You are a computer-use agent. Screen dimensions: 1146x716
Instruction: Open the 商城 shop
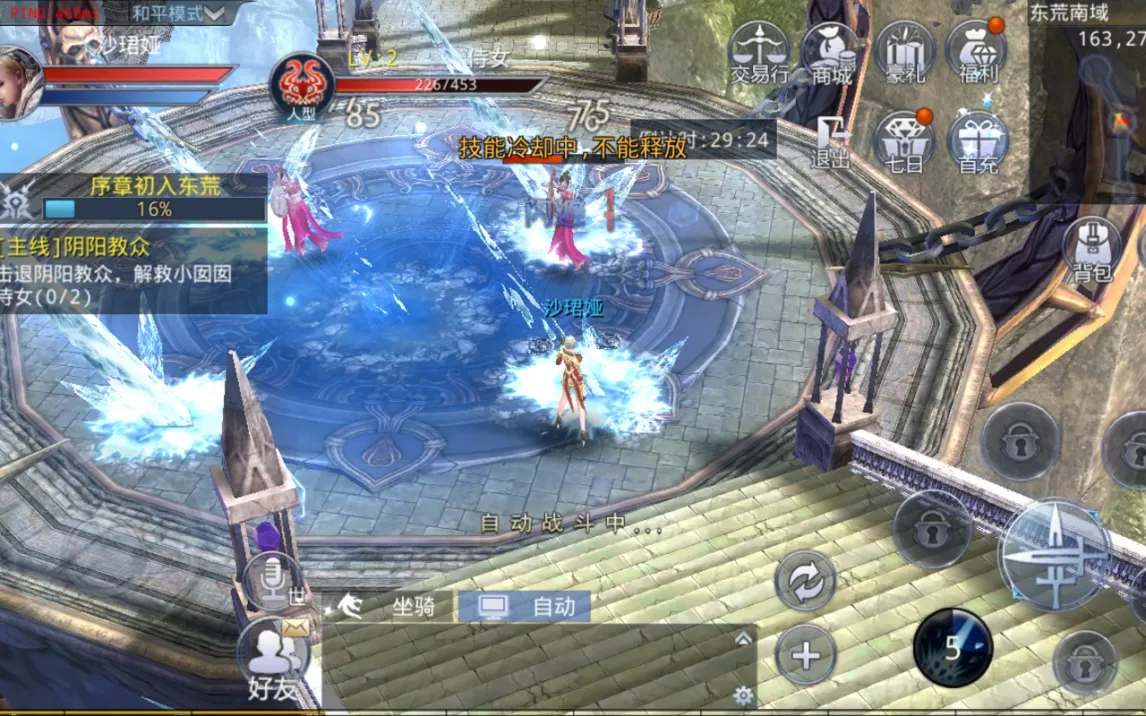832,54
